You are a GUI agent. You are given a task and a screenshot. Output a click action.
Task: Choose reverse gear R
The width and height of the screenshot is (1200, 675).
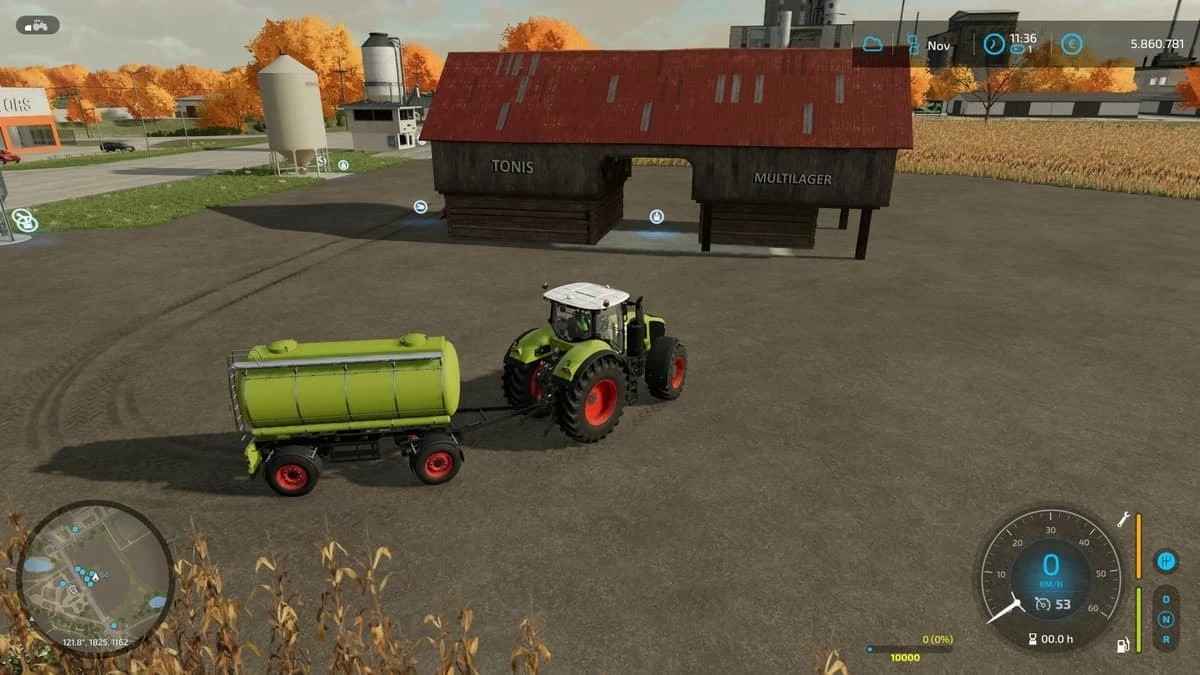pos(1165,637)
